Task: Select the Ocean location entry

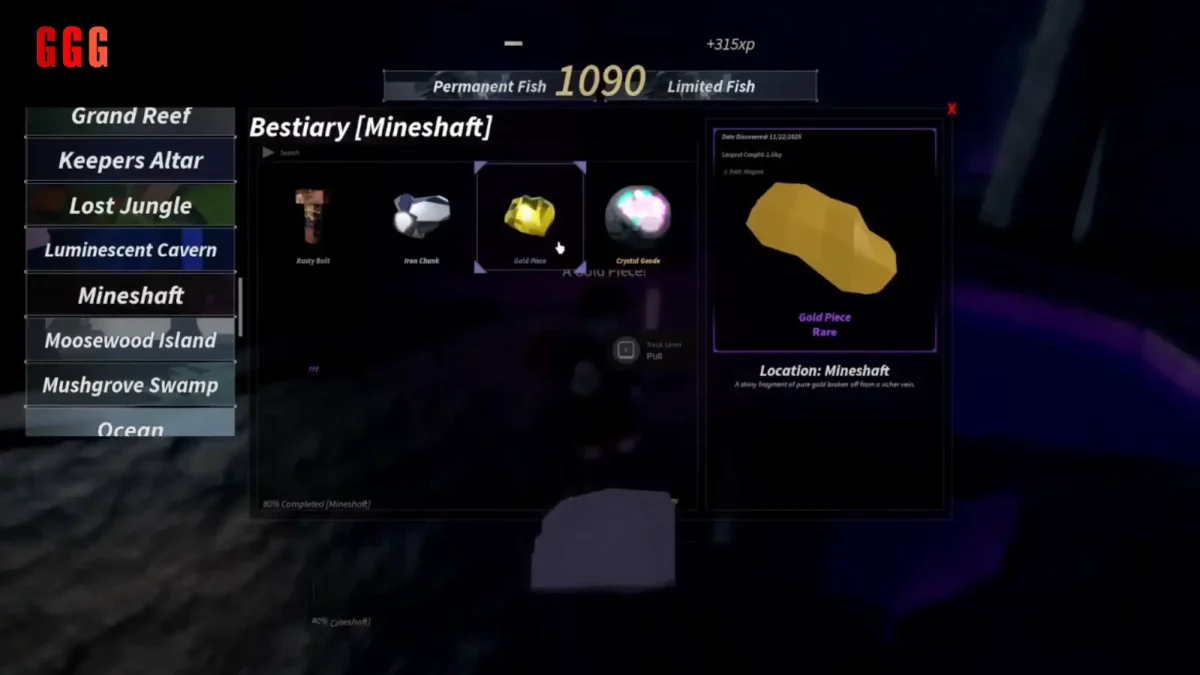Action: pyautogui.click(x=131, y=427)
